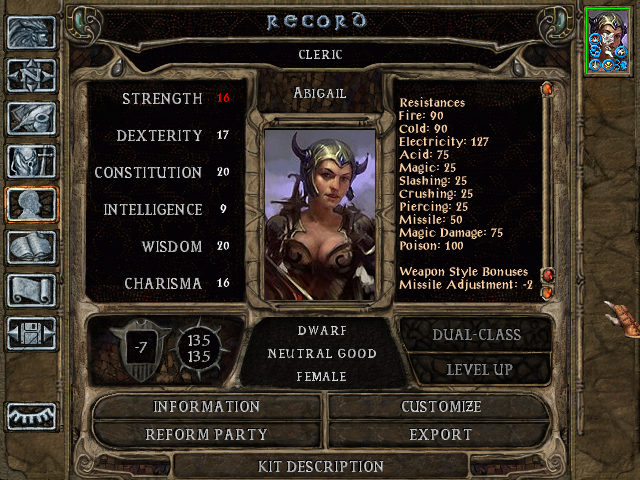The width and height of the screenshot is (640, 480).
Task: Open the journal quill icon
Action: tap(30, 118)
